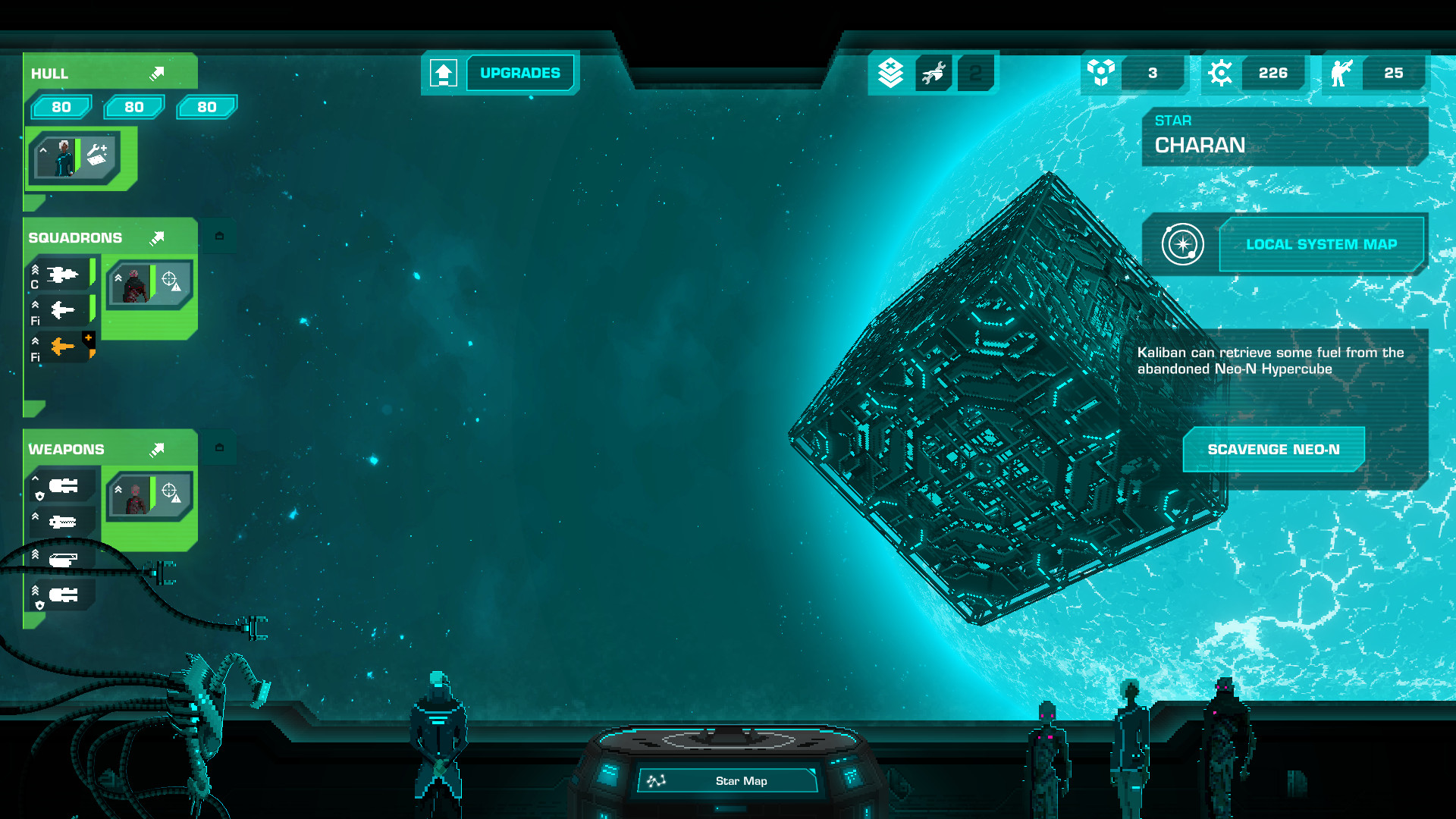Open the inventory layers icon top right
This screenshot has width=1456, height=819.
pos(889,73)
